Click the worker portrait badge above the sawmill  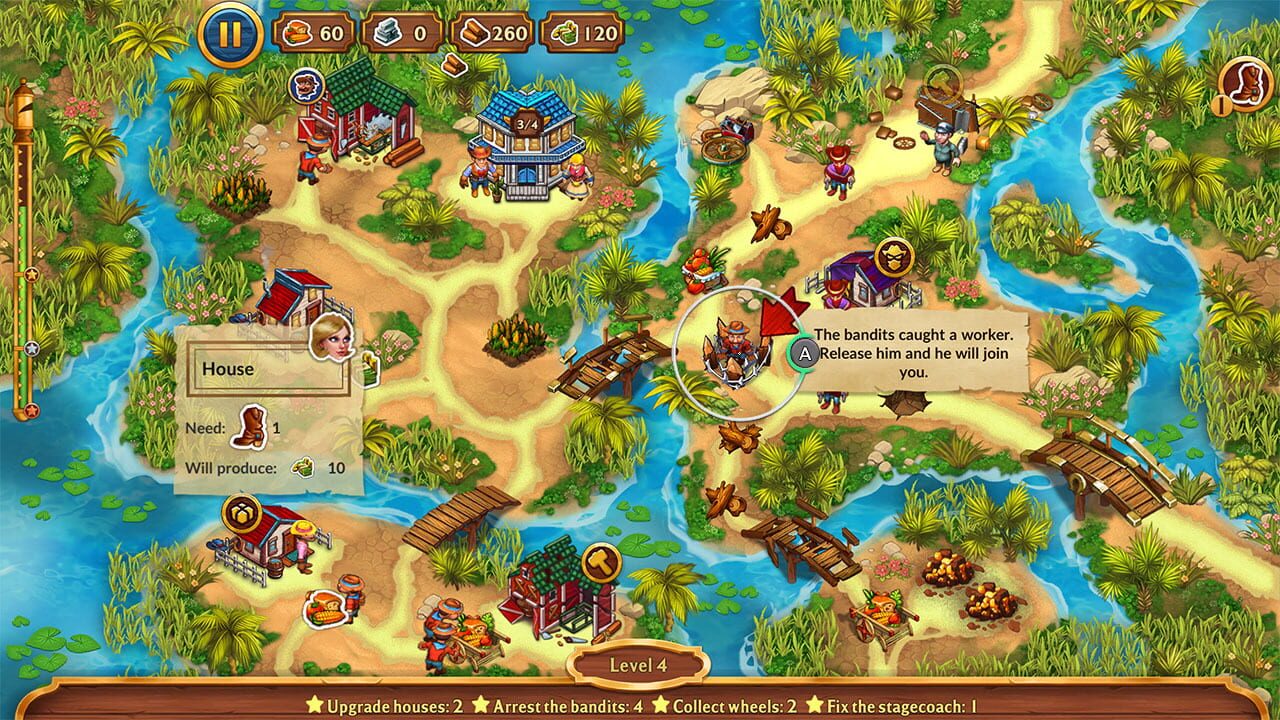click(305, 86)
